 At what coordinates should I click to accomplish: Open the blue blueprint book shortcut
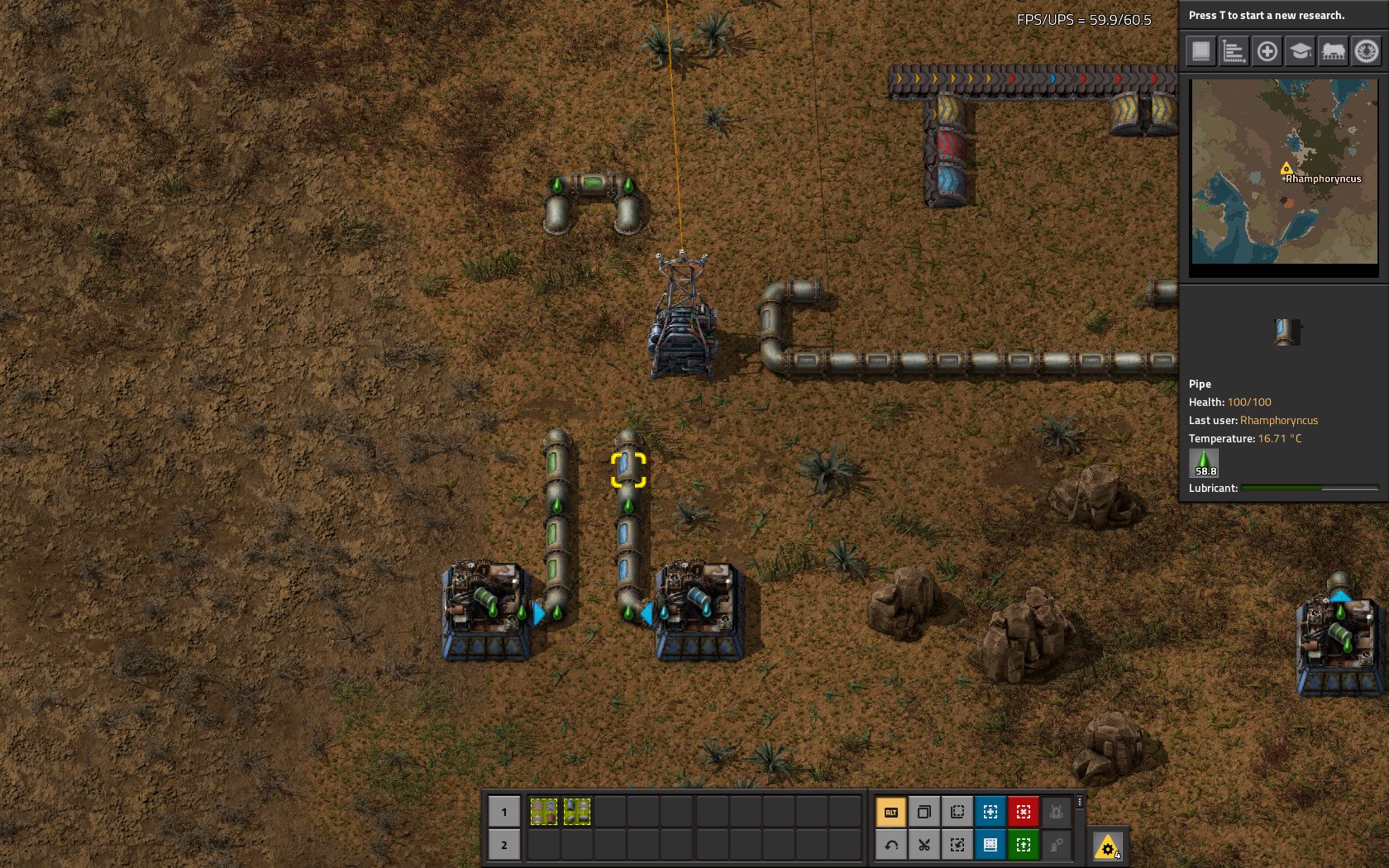click(x=990, y=845)
